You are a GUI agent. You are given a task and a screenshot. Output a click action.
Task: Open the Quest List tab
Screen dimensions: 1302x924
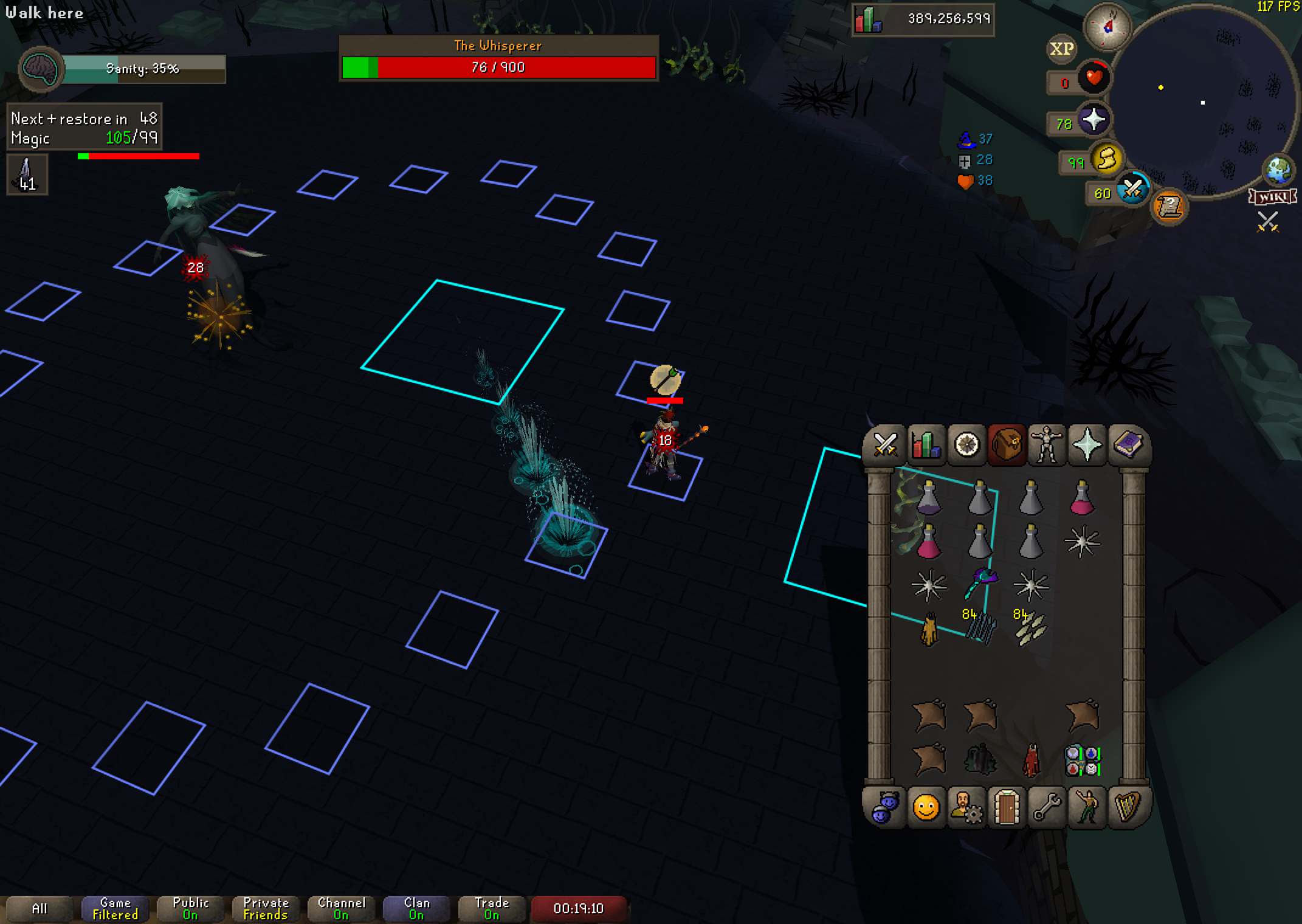966,444
